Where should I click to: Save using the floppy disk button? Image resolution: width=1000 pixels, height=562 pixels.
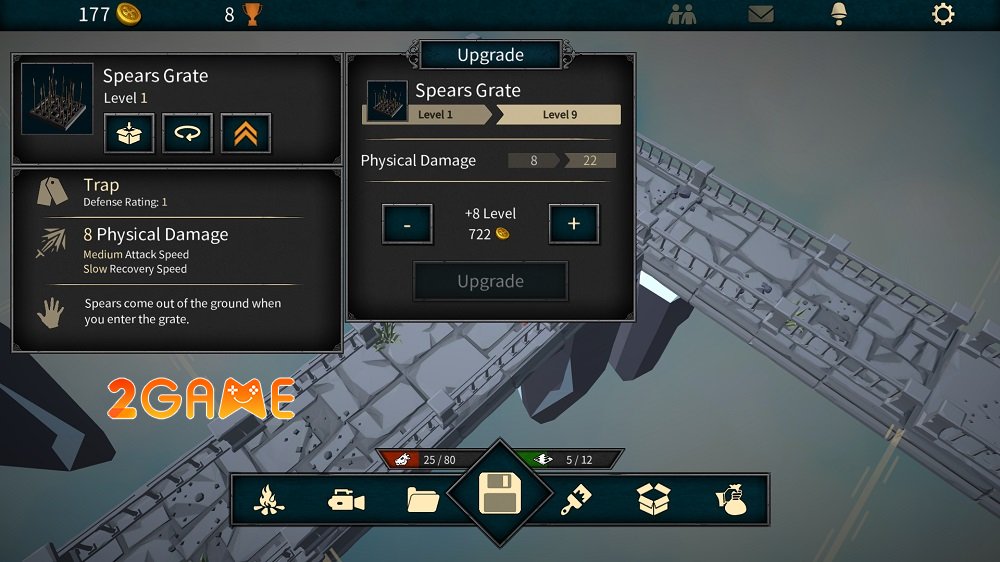[x=499, y=494]
